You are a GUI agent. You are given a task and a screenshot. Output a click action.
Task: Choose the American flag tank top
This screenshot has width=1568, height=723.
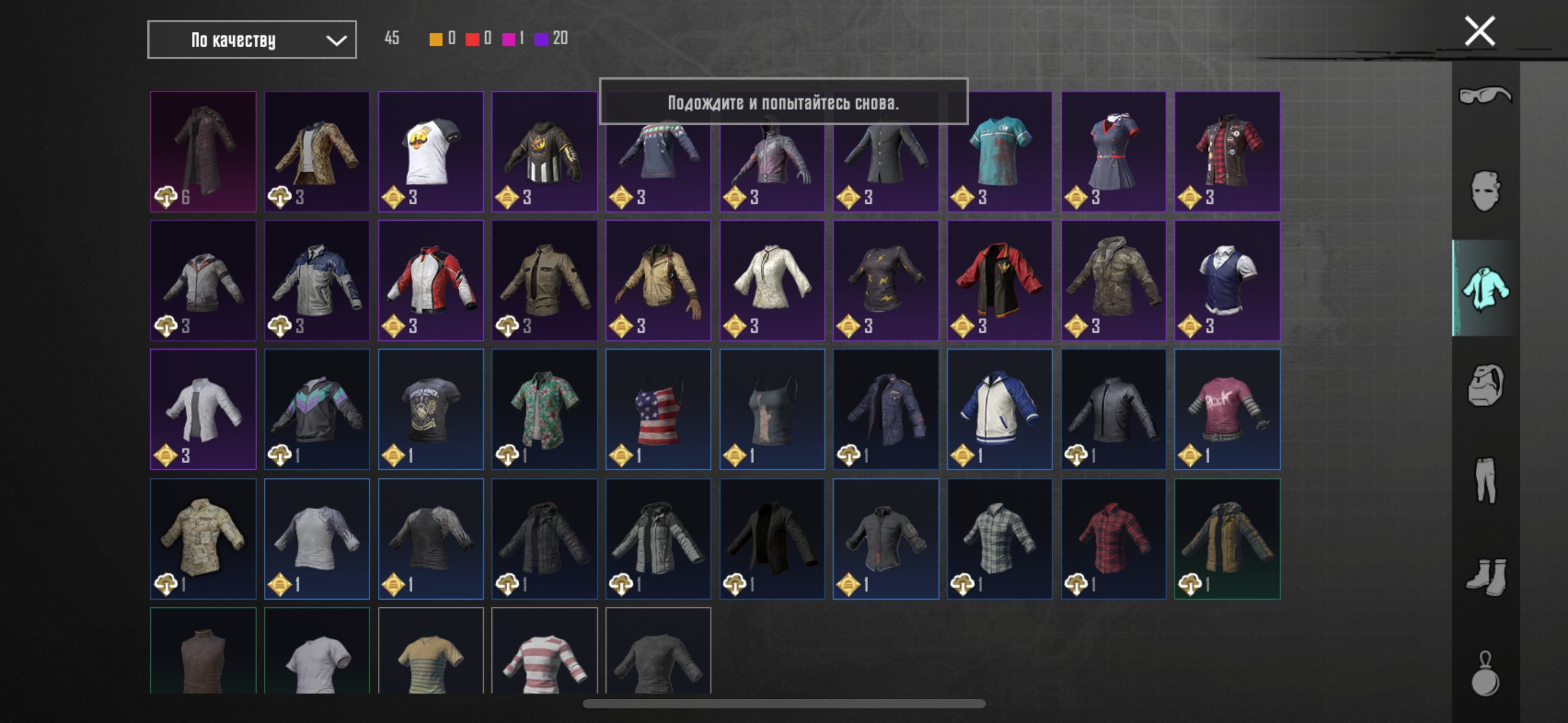click(658, 409)
